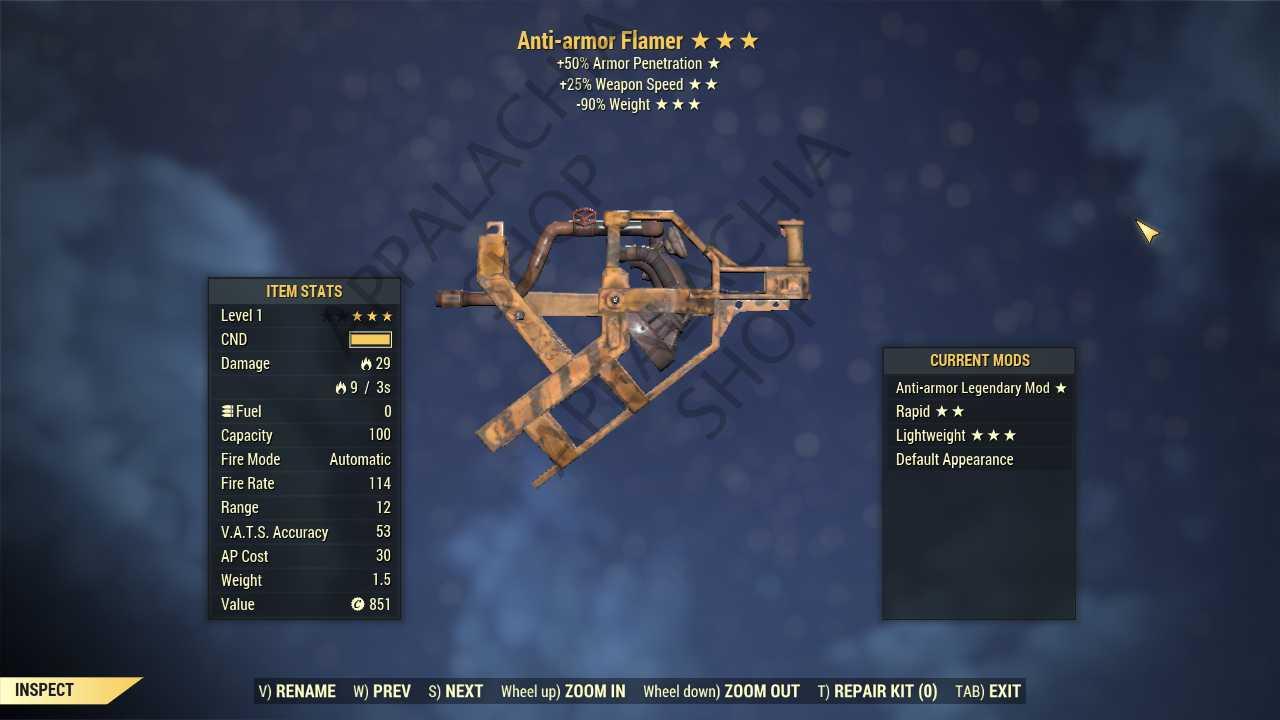This screenshot has width=1280, height=720.
Task: Select the Anti-armor Legendary Mod row
Action: click(x=979, y=388)
